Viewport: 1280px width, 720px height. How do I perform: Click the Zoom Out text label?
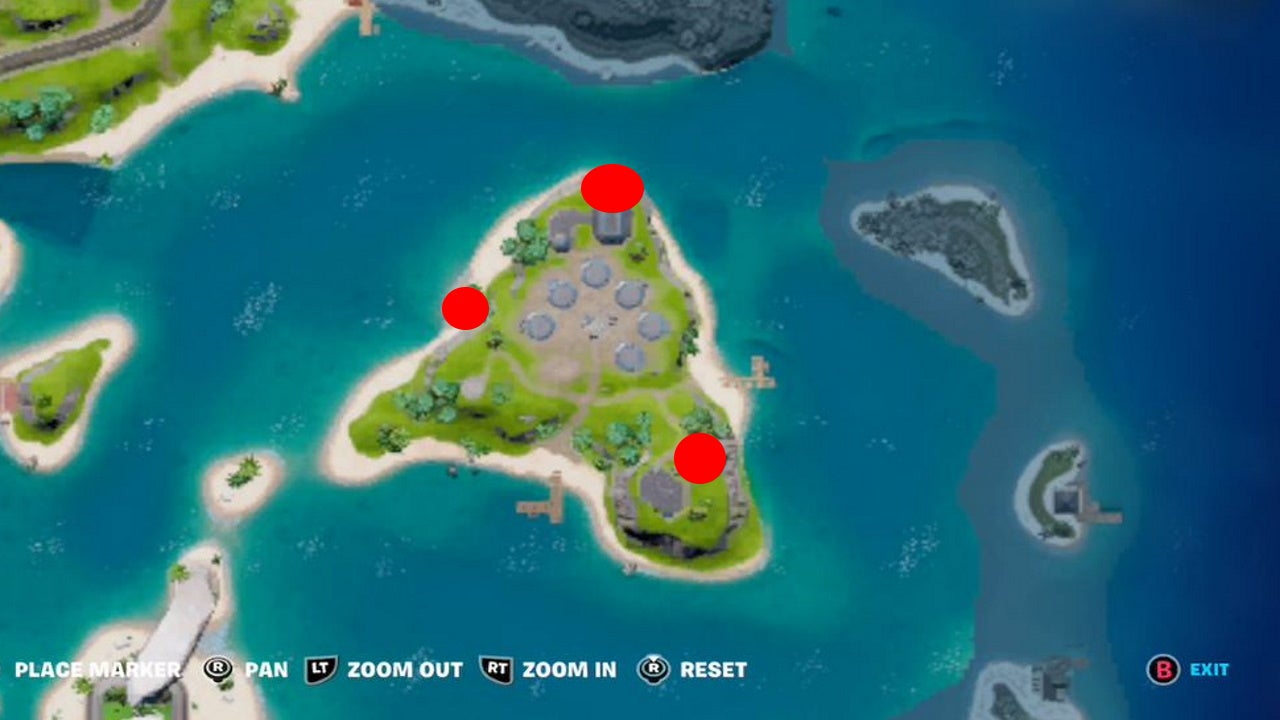[x=404, y=670]
